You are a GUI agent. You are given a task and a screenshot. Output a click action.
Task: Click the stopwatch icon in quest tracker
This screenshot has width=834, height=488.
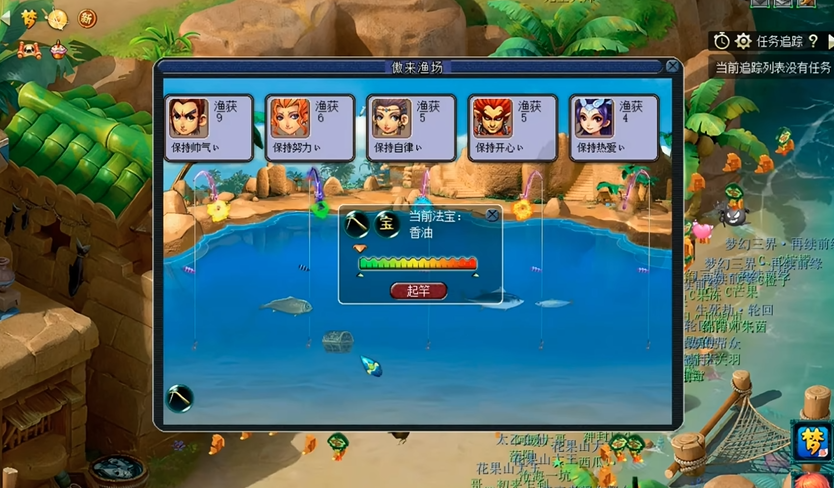coord(722,41)
